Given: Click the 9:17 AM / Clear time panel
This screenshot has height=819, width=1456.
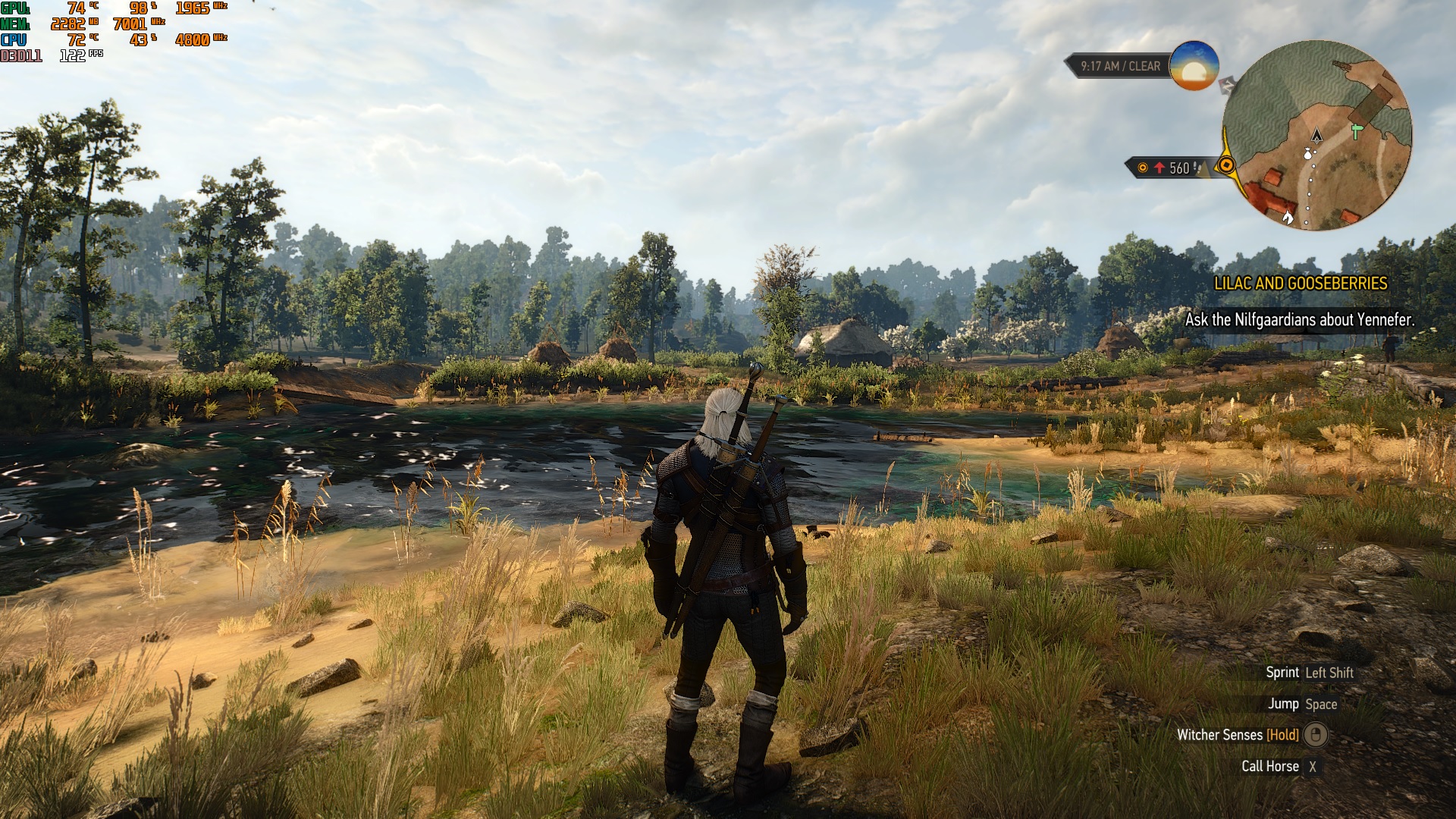Looking at the screenshot, I should (1120, 67).
